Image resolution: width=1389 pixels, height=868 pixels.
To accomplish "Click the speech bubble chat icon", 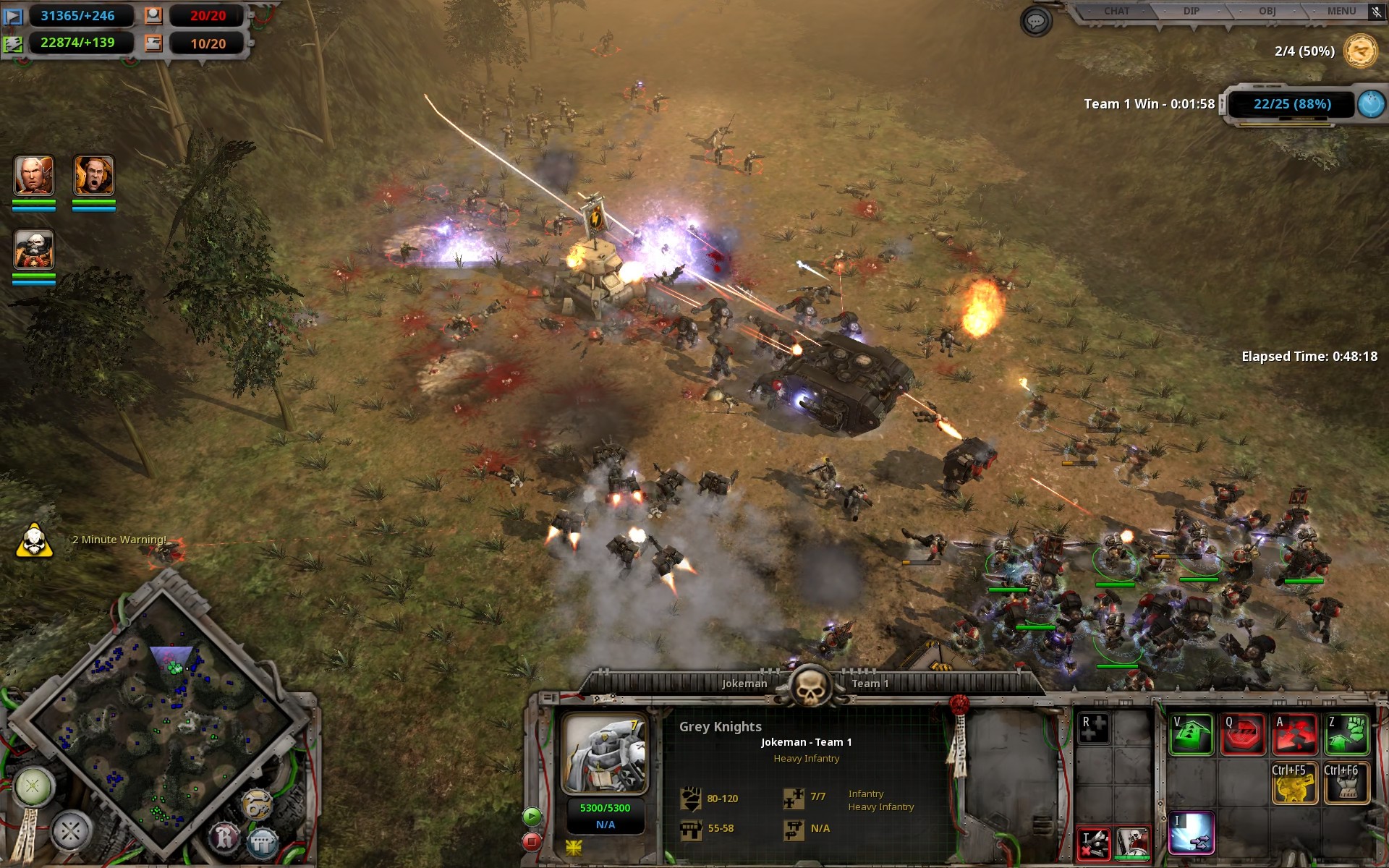I will click(1035, 22).
